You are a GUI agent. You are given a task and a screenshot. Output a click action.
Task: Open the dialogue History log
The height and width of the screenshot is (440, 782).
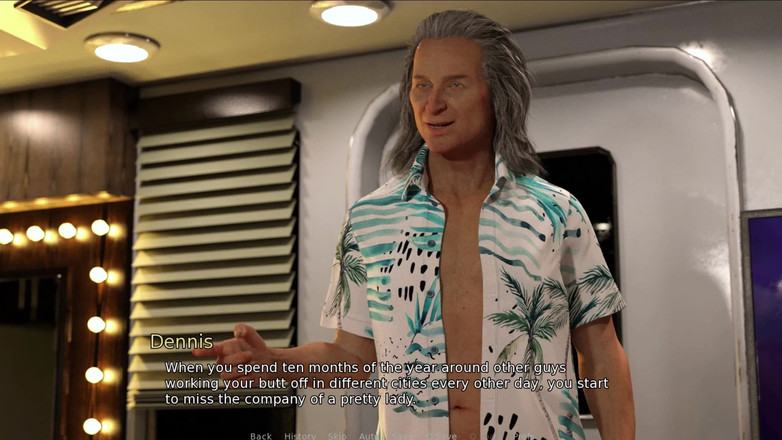(x=299, y=436)
